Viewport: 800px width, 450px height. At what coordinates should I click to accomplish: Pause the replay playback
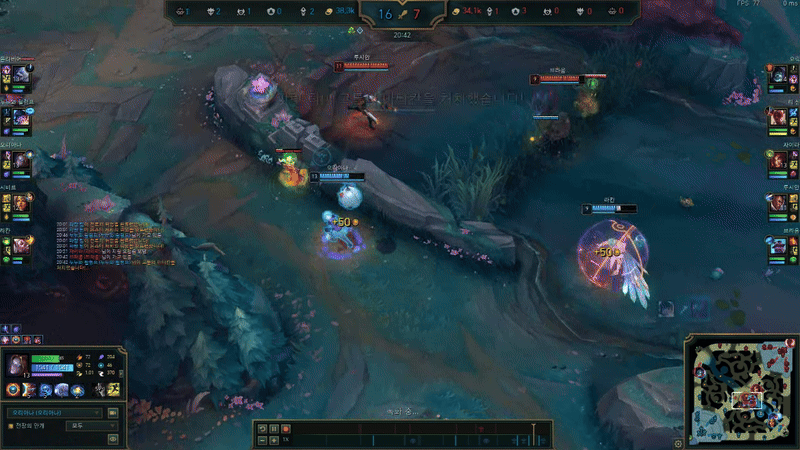pos(274,429)
